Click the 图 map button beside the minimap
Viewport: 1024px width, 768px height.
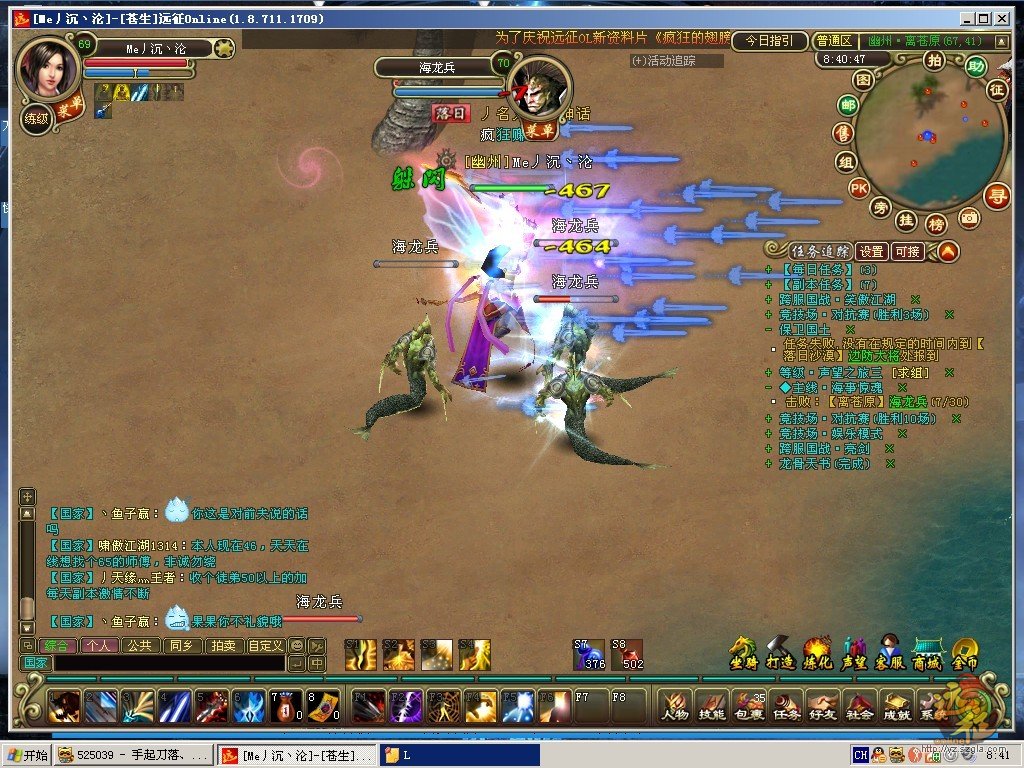pyautogui.click(x=863, y=80)
